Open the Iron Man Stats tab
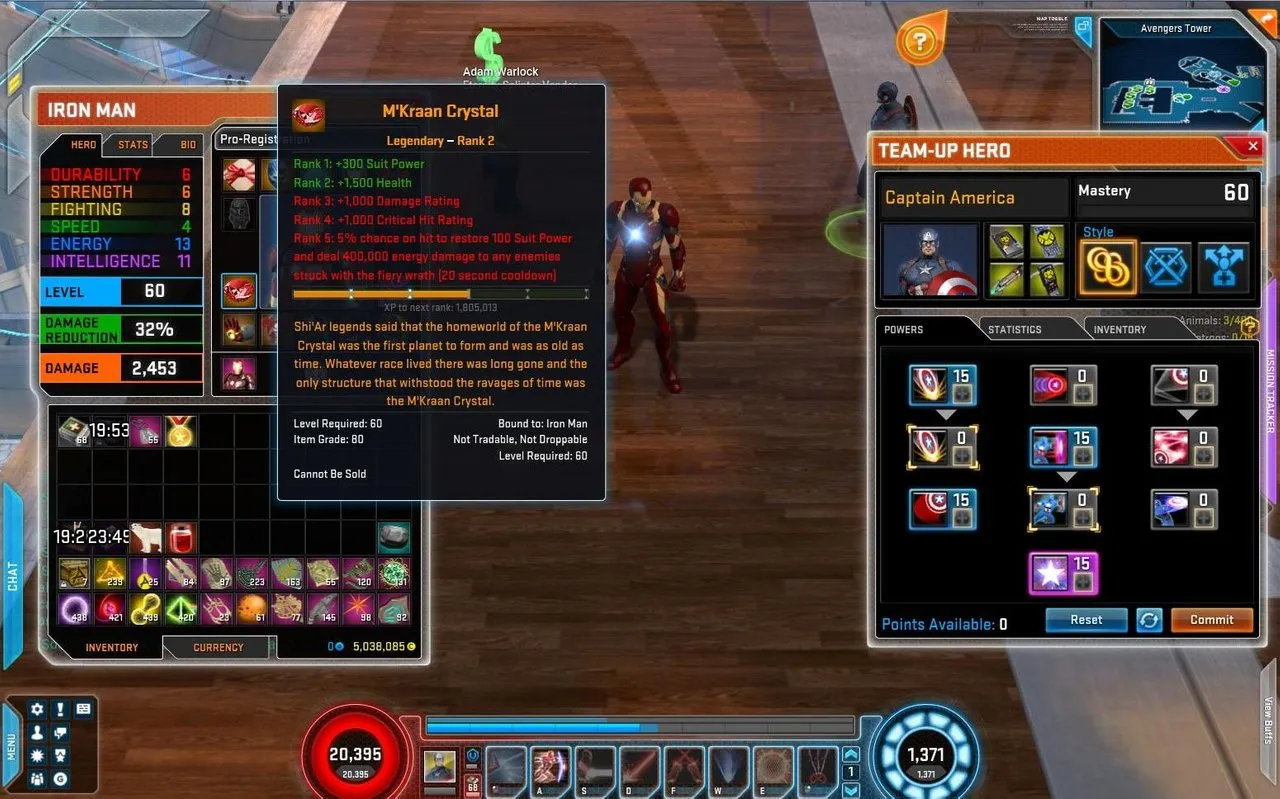1280x799 pixels. click(x=133, y=145)
